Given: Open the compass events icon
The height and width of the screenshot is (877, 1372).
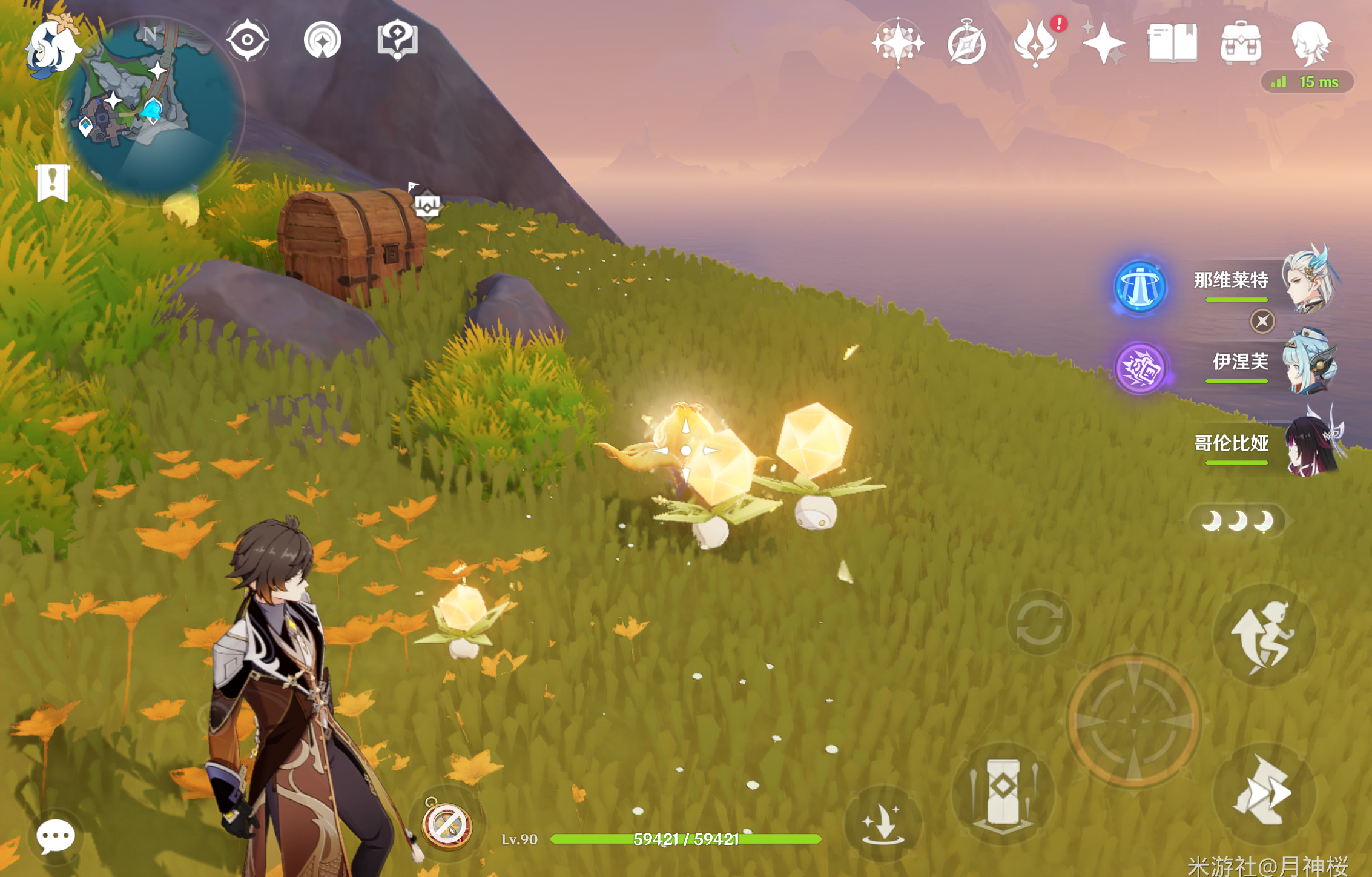Looking at the screenshot, I should 966,44.
